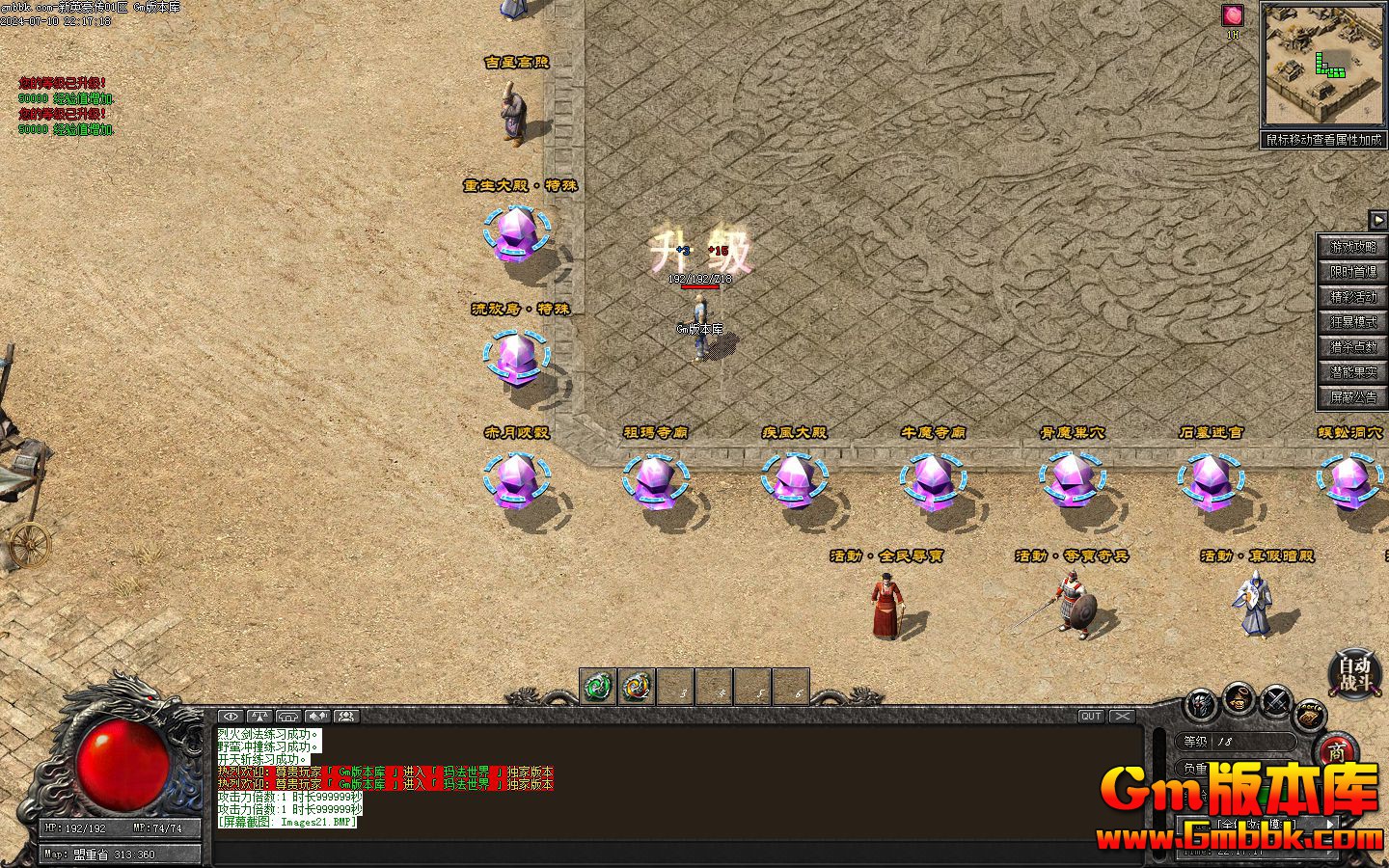Toggle the 屏蔽公告 announcement blocker
The image size is (1389, 868).
(1353, 397)
